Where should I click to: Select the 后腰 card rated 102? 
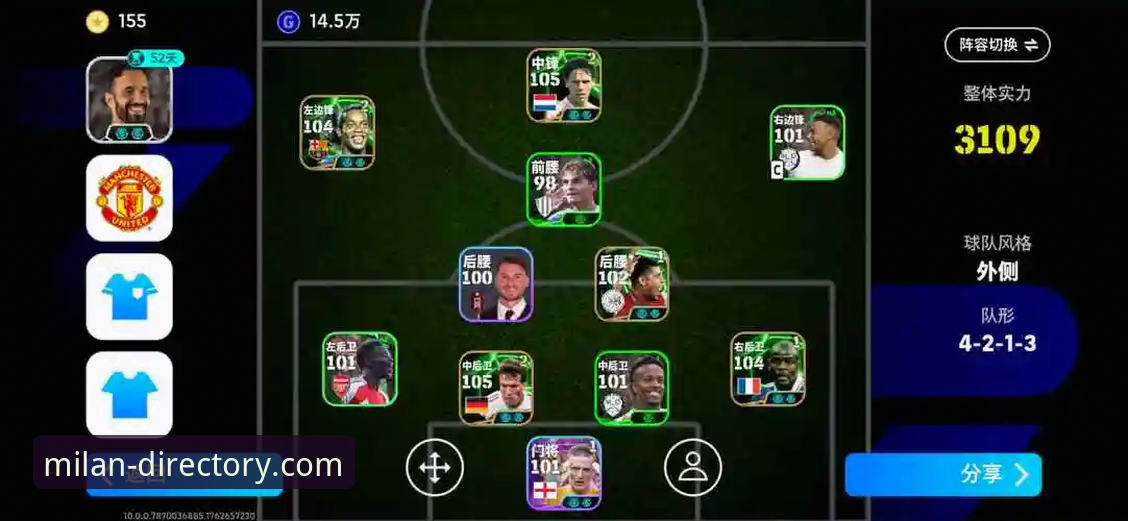click(x=632, y=284)
